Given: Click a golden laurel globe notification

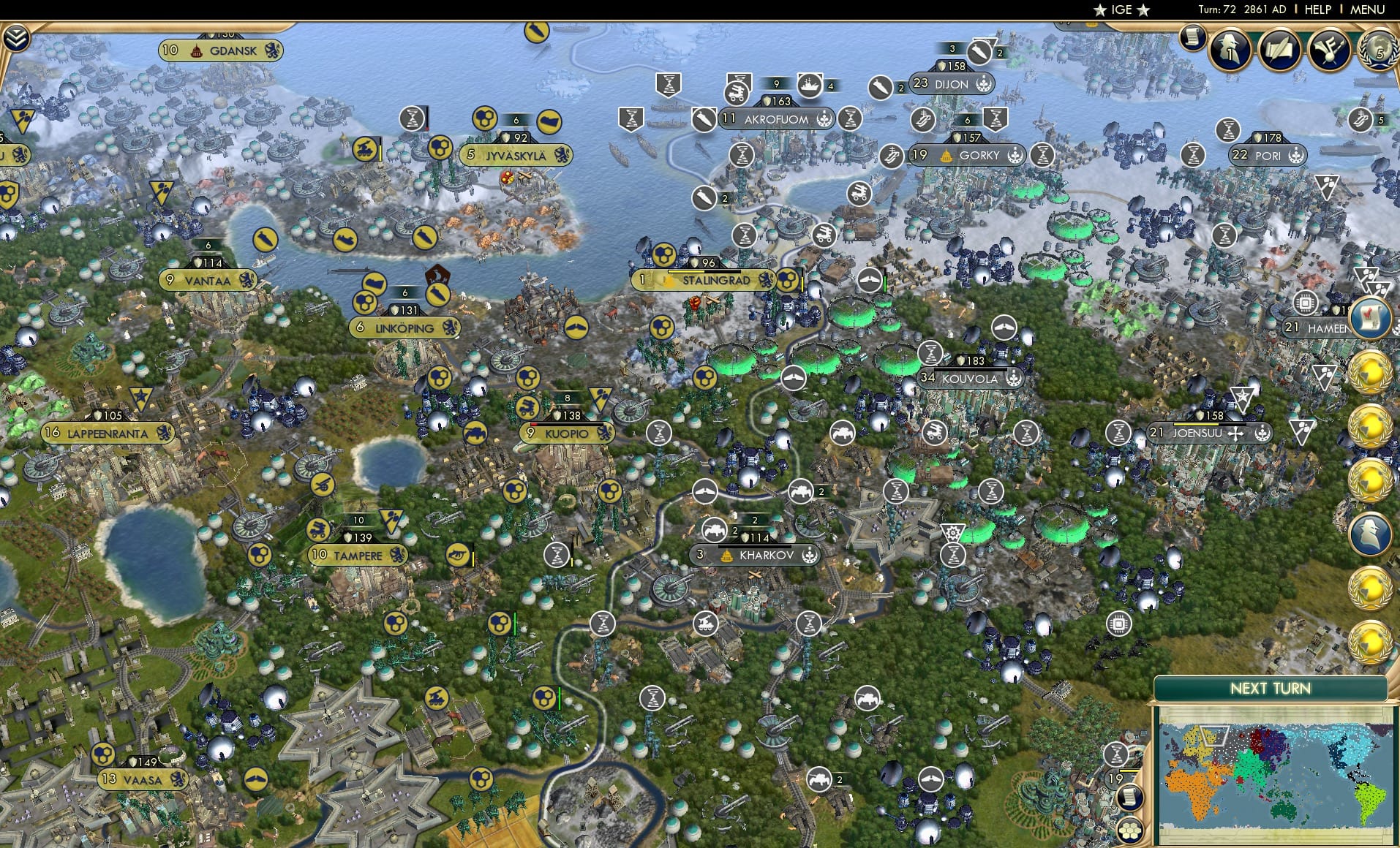Looking at the screenshot, I should coord(1370,373).
